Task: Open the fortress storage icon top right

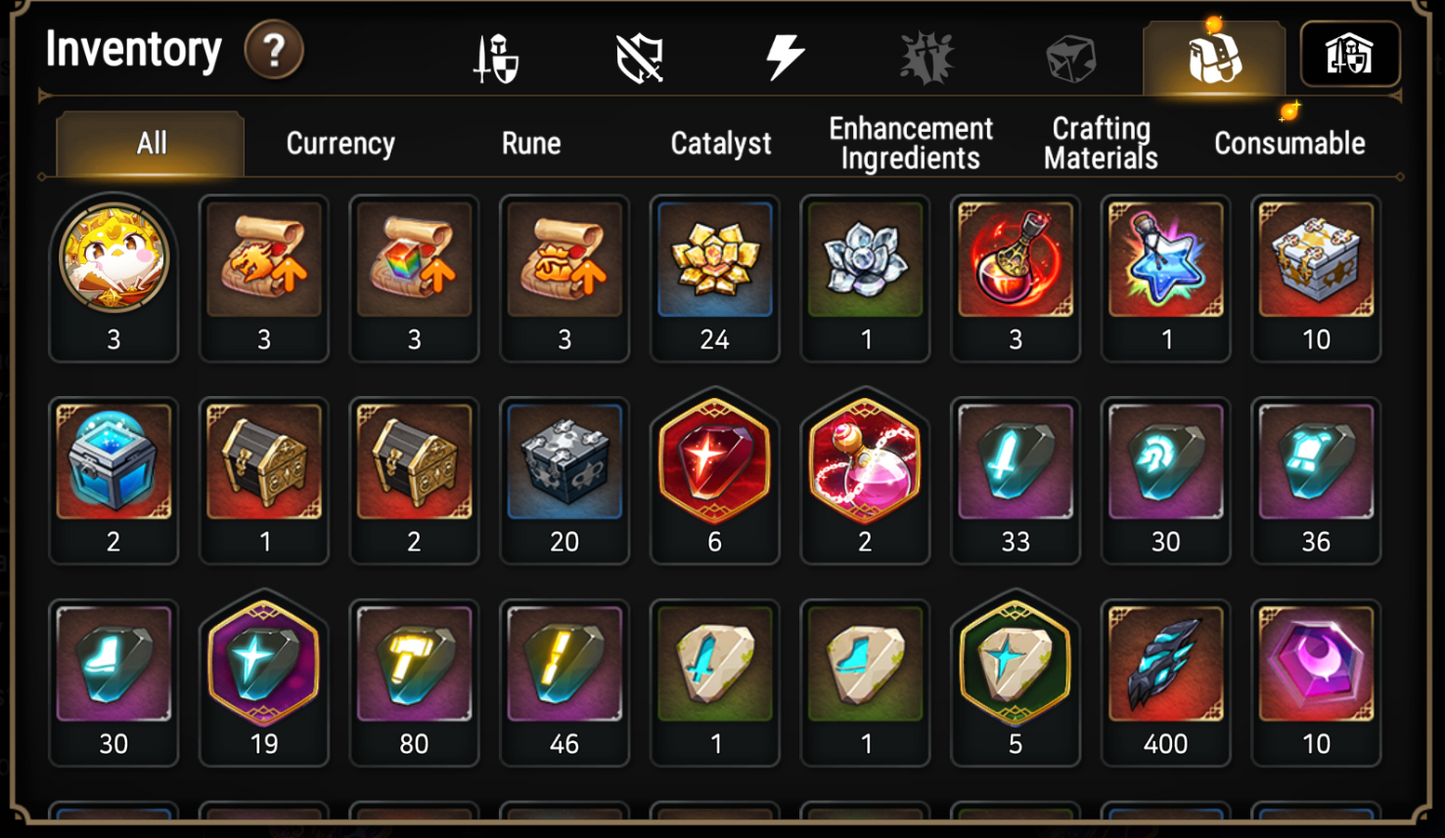Action: [x=1350, y=55]
